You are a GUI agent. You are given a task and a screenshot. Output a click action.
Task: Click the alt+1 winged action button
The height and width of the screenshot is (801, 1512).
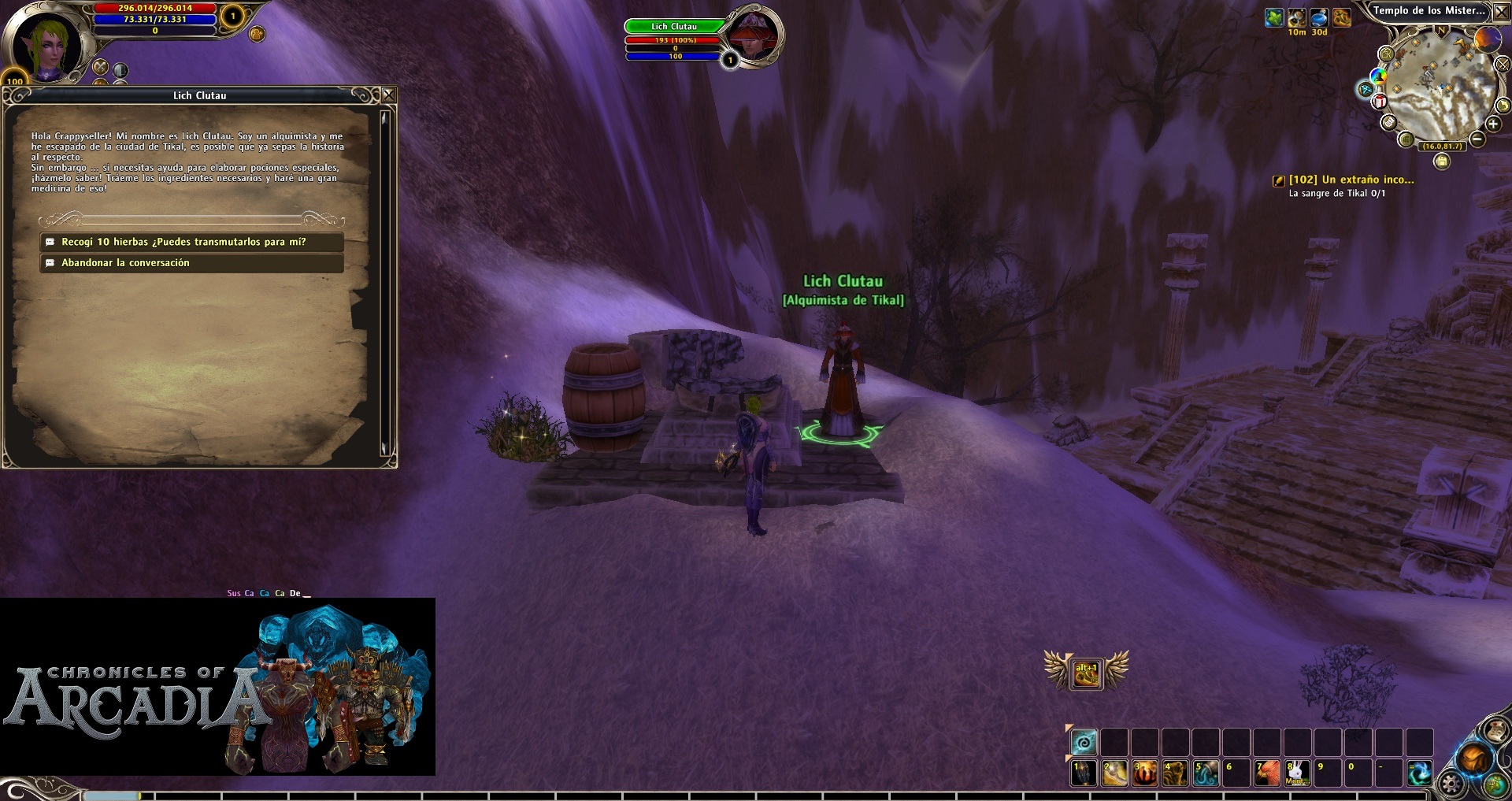[1086, 674]
